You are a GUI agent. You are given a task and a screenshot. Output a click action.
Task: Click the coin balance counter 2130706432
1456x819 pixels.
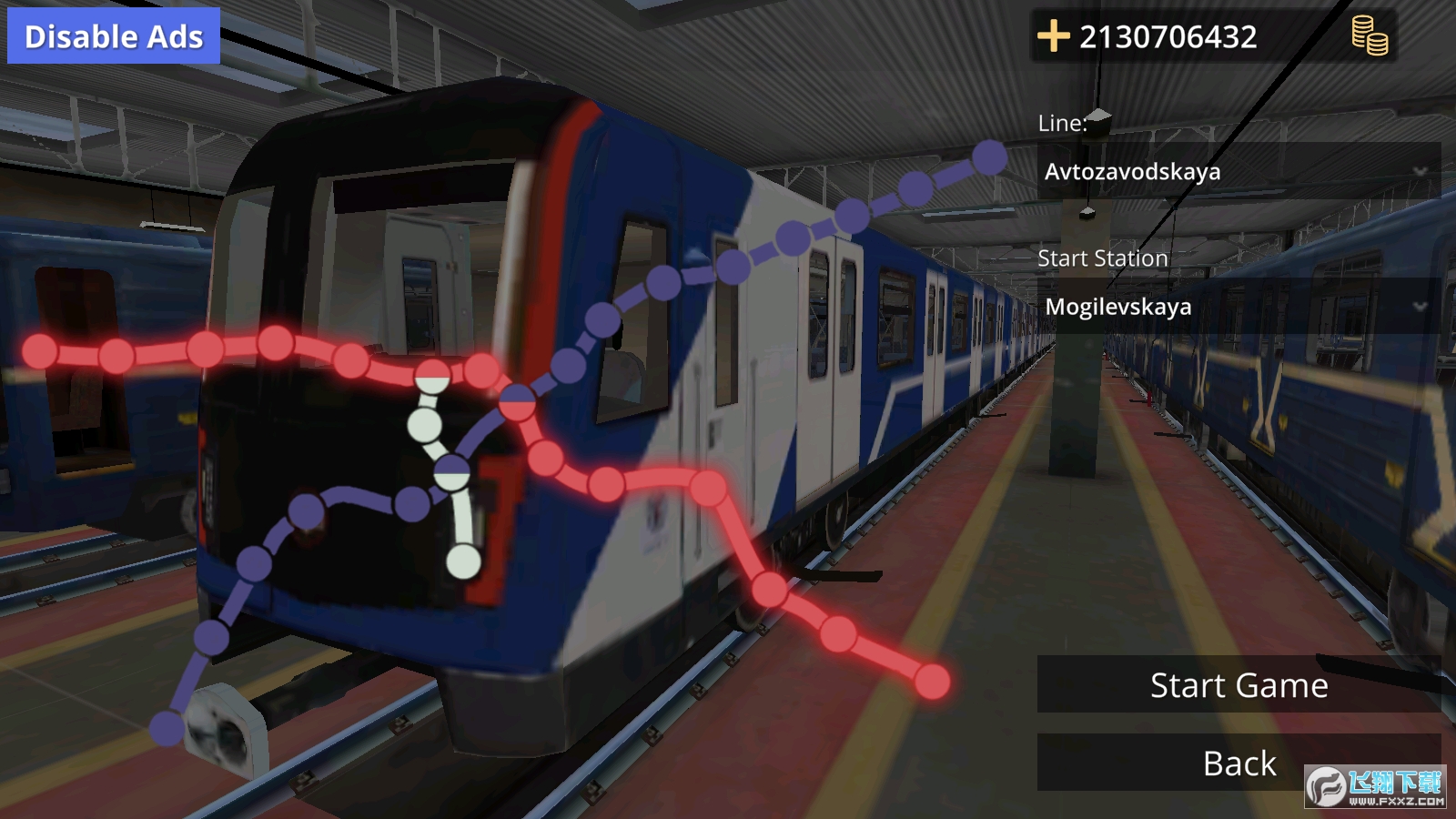click(x=1168, y=37)
